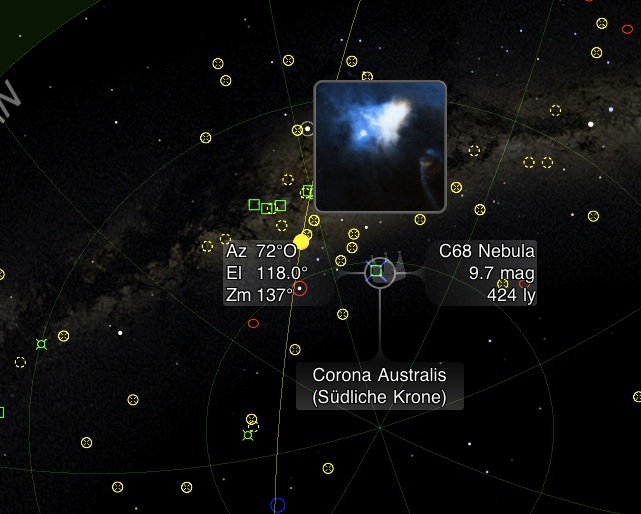Open the C68 Nebula preview image

click(380, 147)
